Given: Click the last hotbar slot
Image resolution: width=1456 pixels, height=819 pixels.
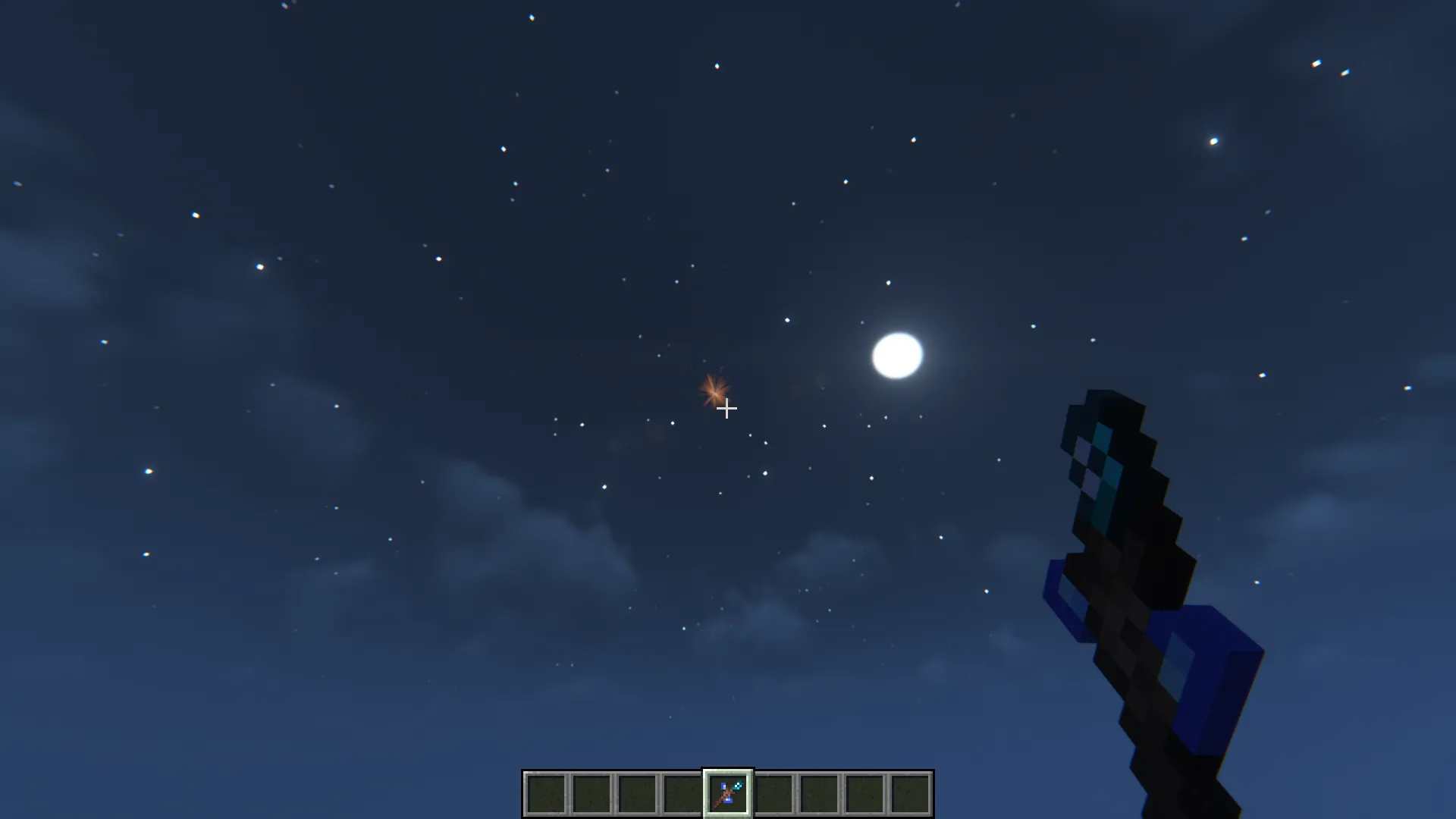Looking at the screenshot, I should [909, 792].
